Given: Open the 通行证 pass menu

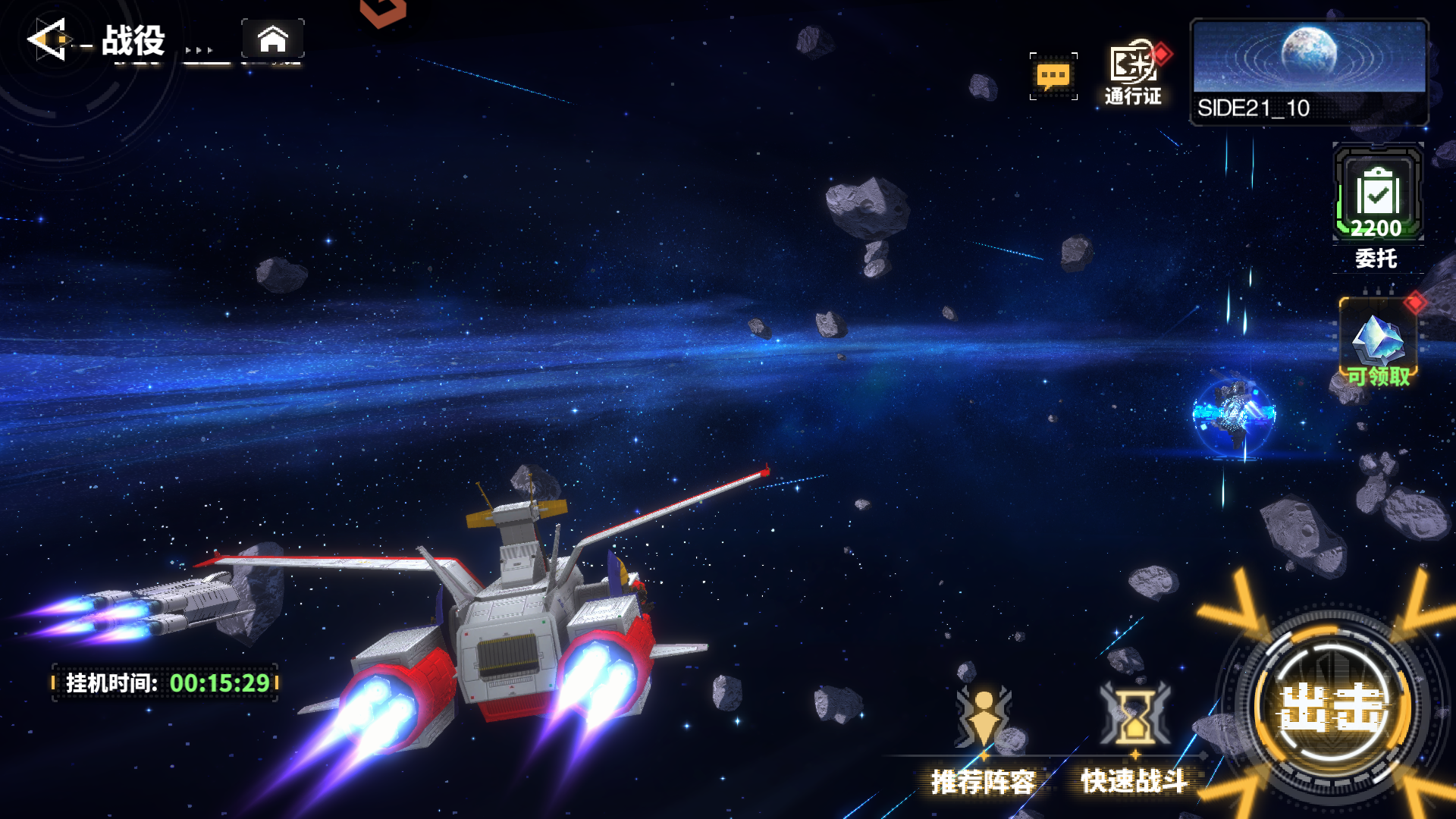Looking at the screenshot, I should point(1133,73).
